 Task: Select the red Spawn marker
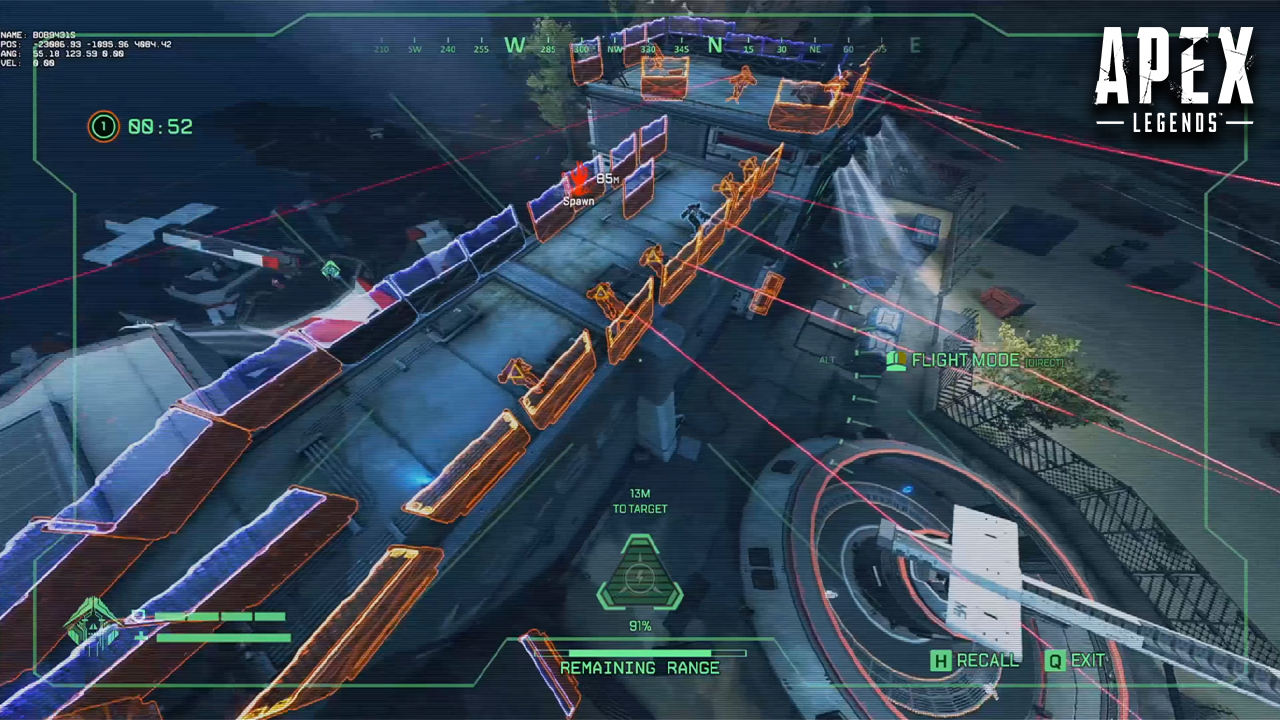click(579, 182)
